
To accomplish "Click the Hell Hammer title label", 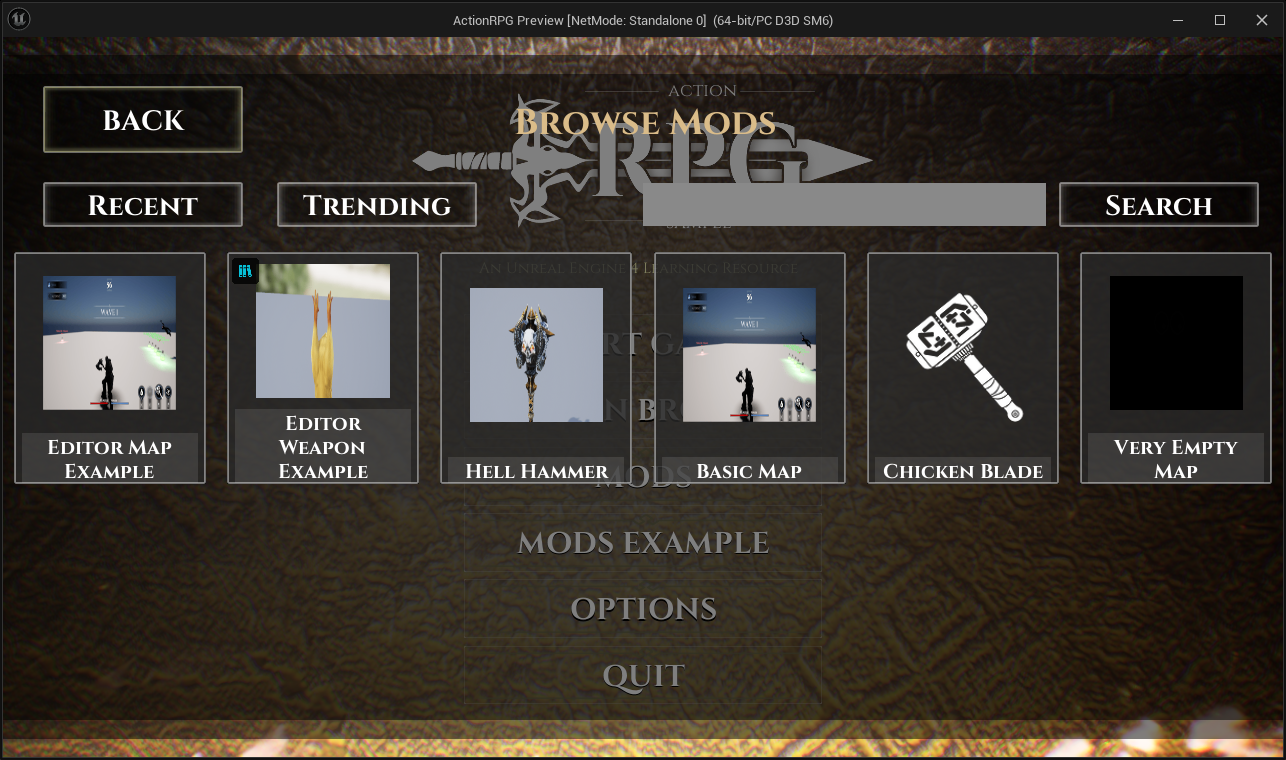I will (x=536, y=471).
